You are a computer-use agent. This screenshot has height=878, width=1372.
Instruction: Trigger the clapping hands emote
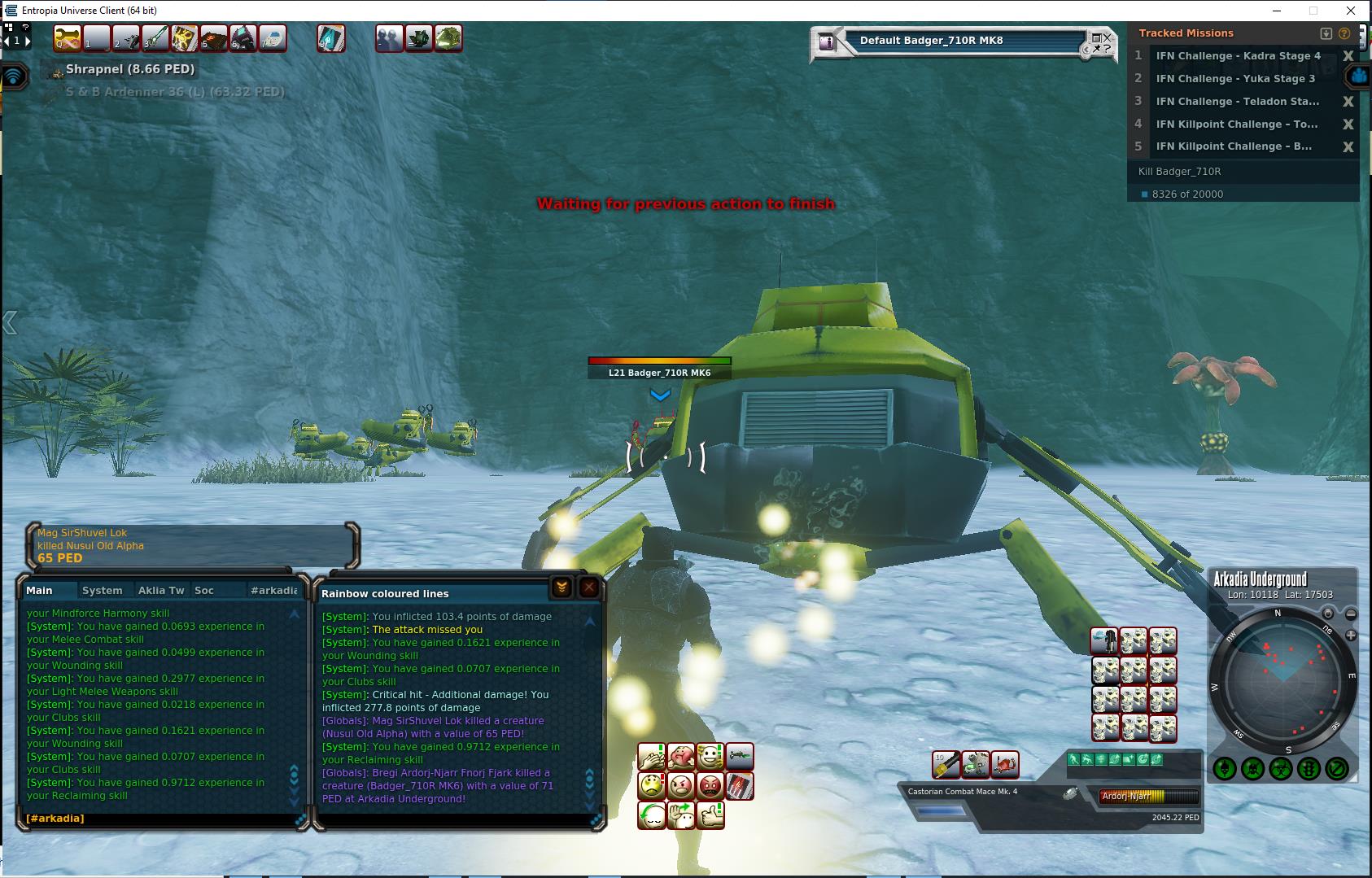652,757
